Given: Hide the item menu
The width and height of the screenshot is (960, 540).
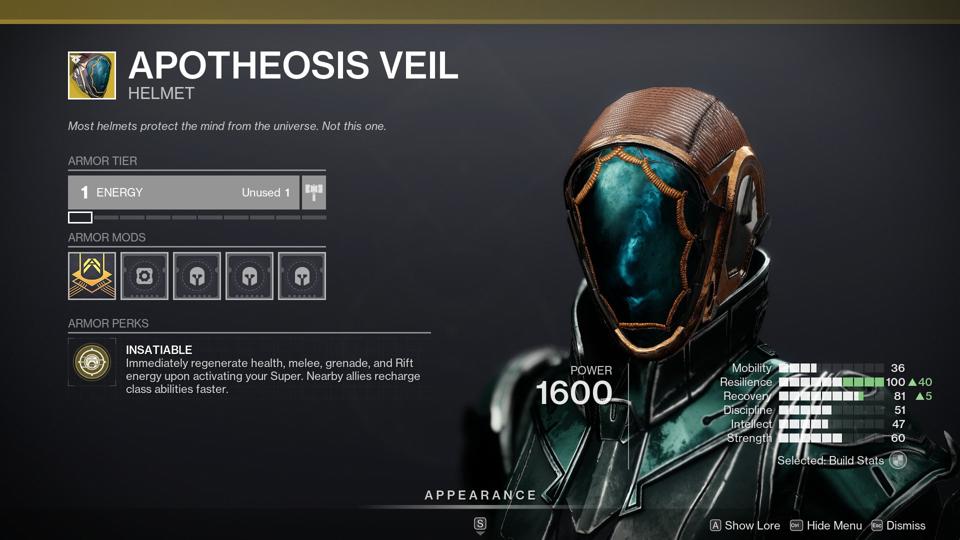Looking at the screenshot, I should (826, 525).
